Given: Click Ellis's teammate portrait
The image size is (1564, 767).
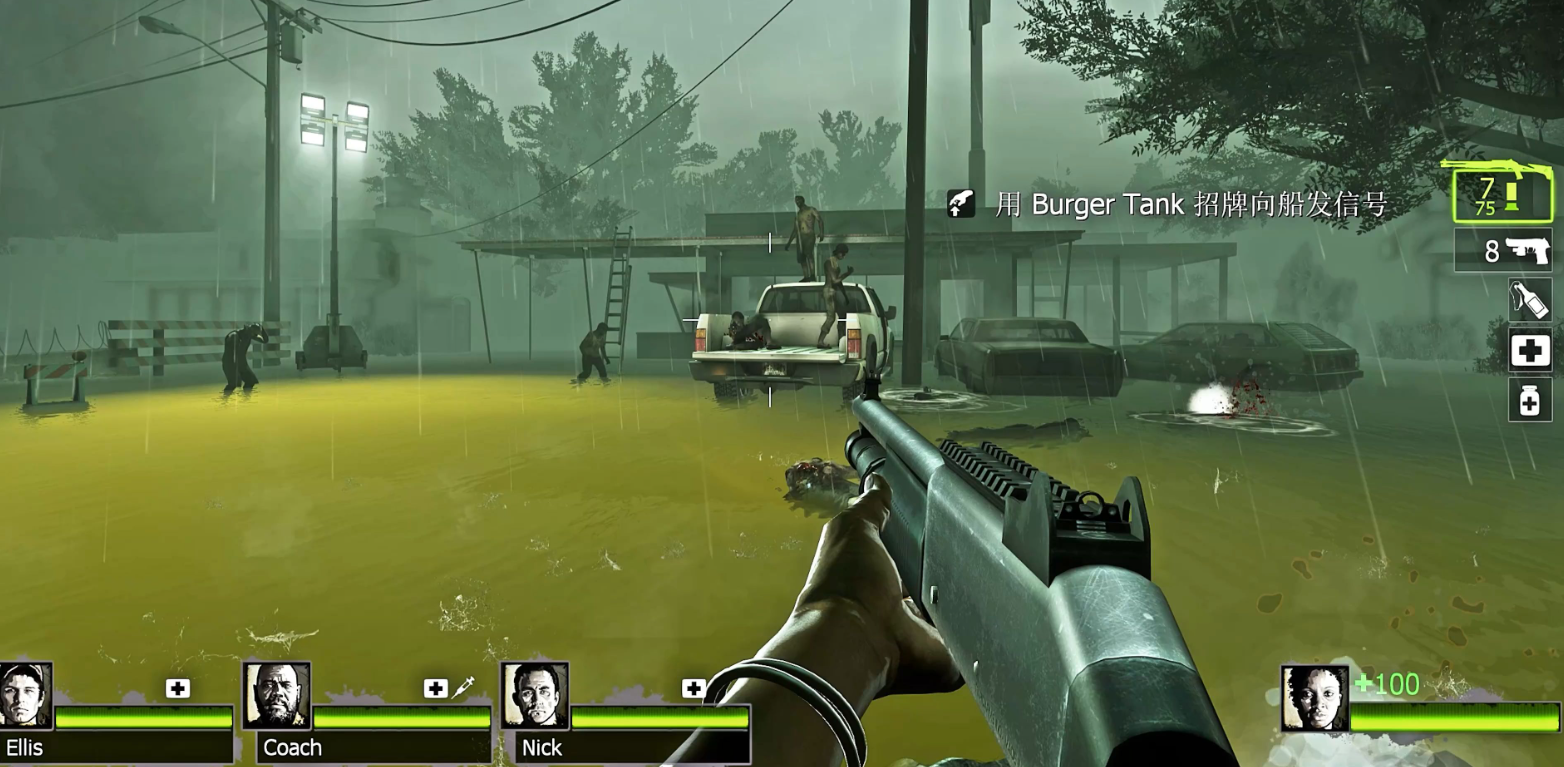Looking at the screenshot, I should [x=25, y=695].
